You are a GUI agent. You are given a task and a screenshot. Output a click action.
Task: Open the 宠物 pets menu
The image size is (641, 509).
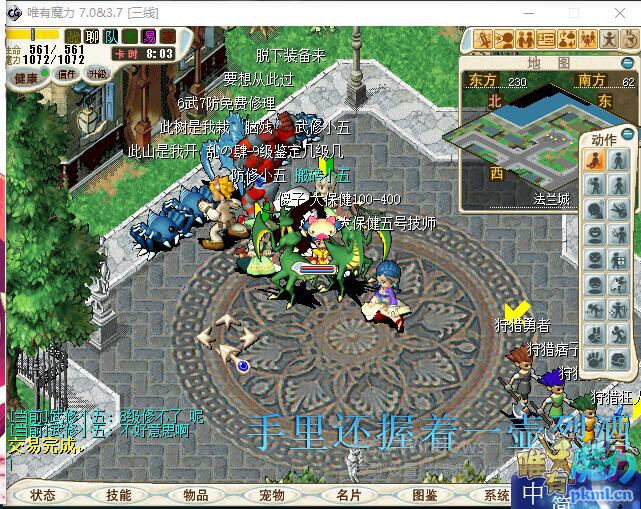tap(272, 495)
